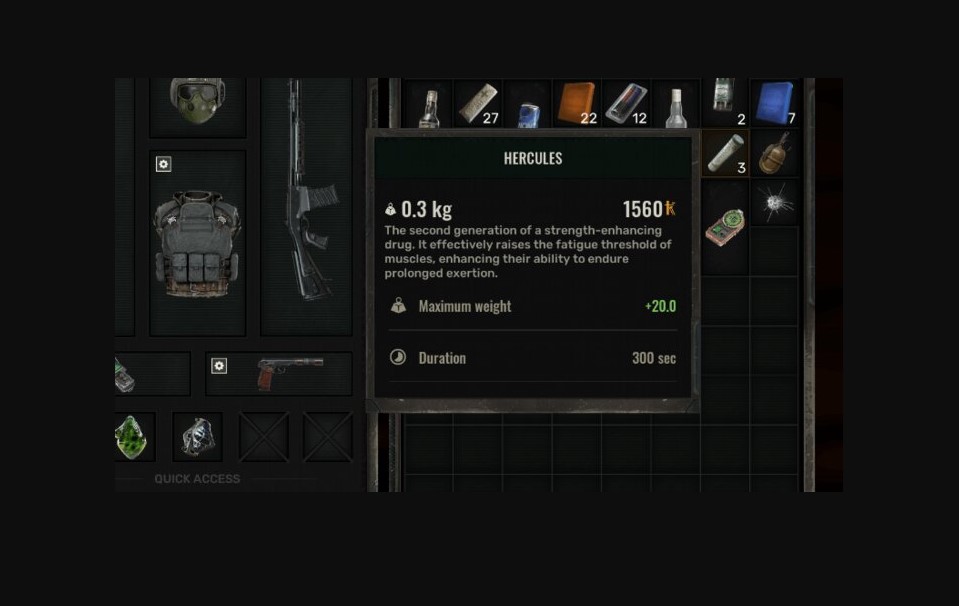Image resolution: width=959 pixels, height=606 pixels.
Task: Select the highlighted Hercules stack of 3
Action: click(x=725, y=153)
